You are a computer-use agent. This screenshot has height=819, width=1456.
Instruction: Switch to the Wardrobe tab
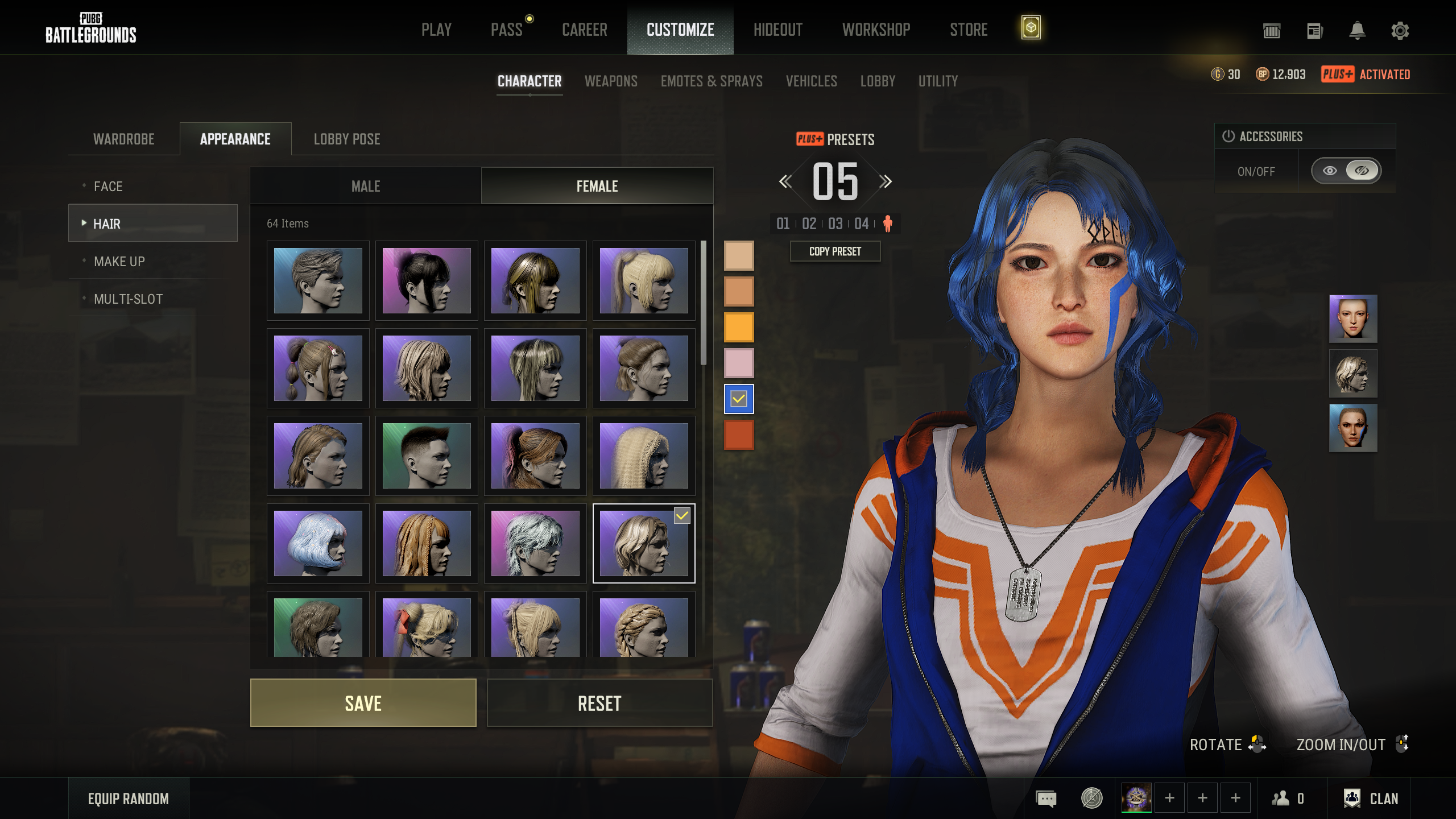[x=123, y=139]
